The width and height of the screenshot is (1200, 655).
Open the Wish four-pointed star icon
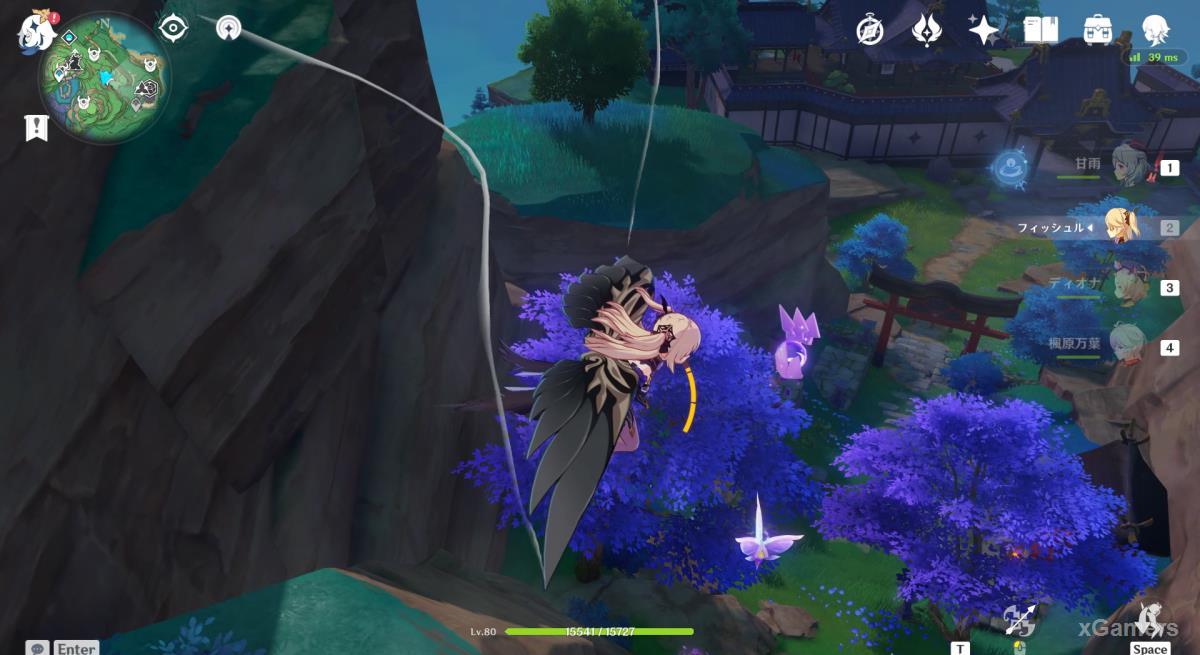983,31
